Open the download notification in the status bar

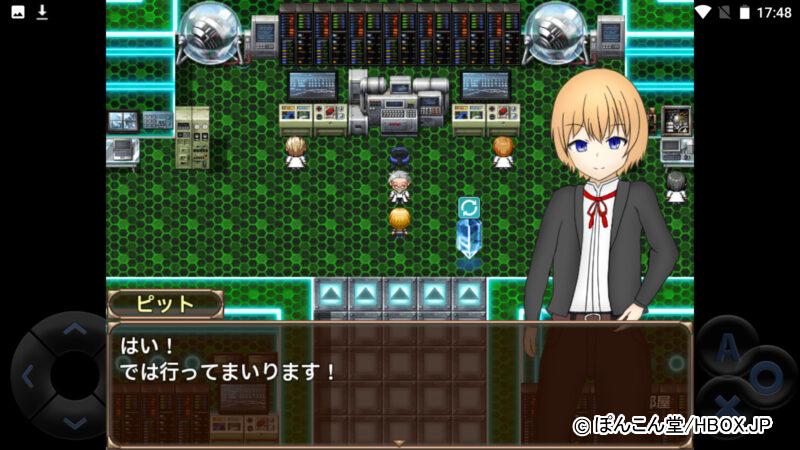pos(42,12)
